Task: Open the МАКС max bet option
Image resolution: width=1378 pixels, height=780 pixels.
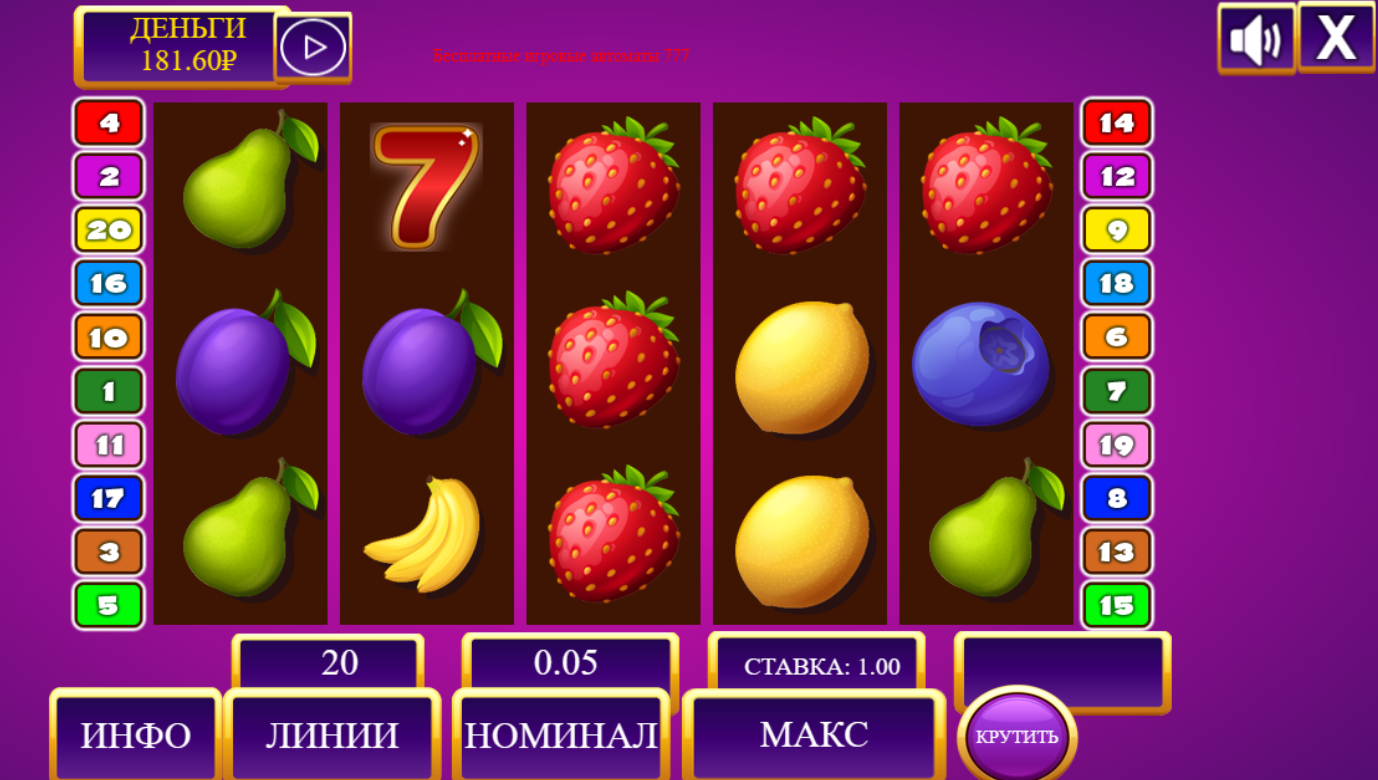Action: [812, 737]
